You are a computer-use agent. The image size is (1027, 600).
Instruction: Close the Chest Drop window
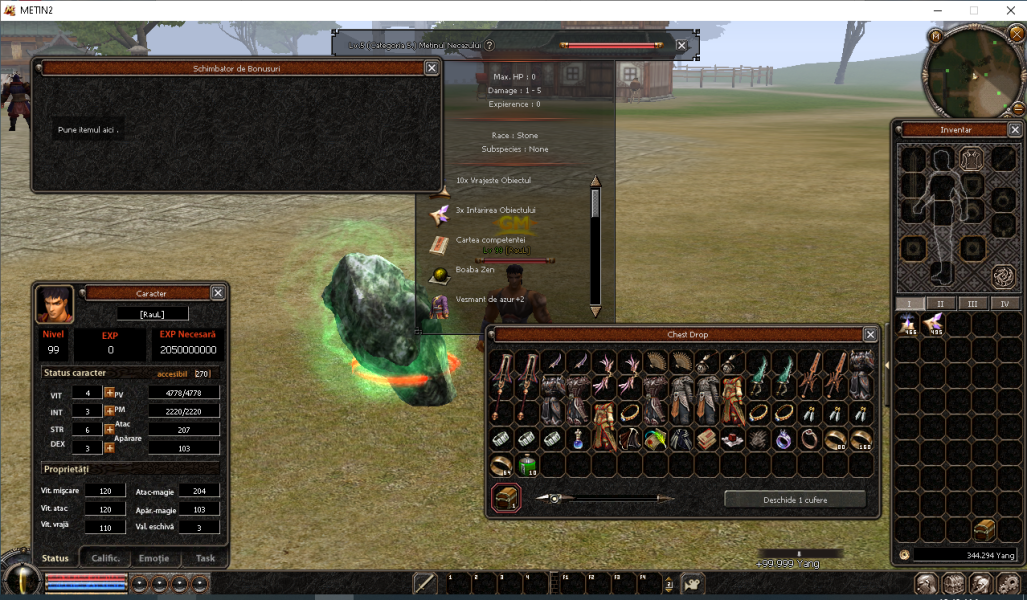point(871,334)
